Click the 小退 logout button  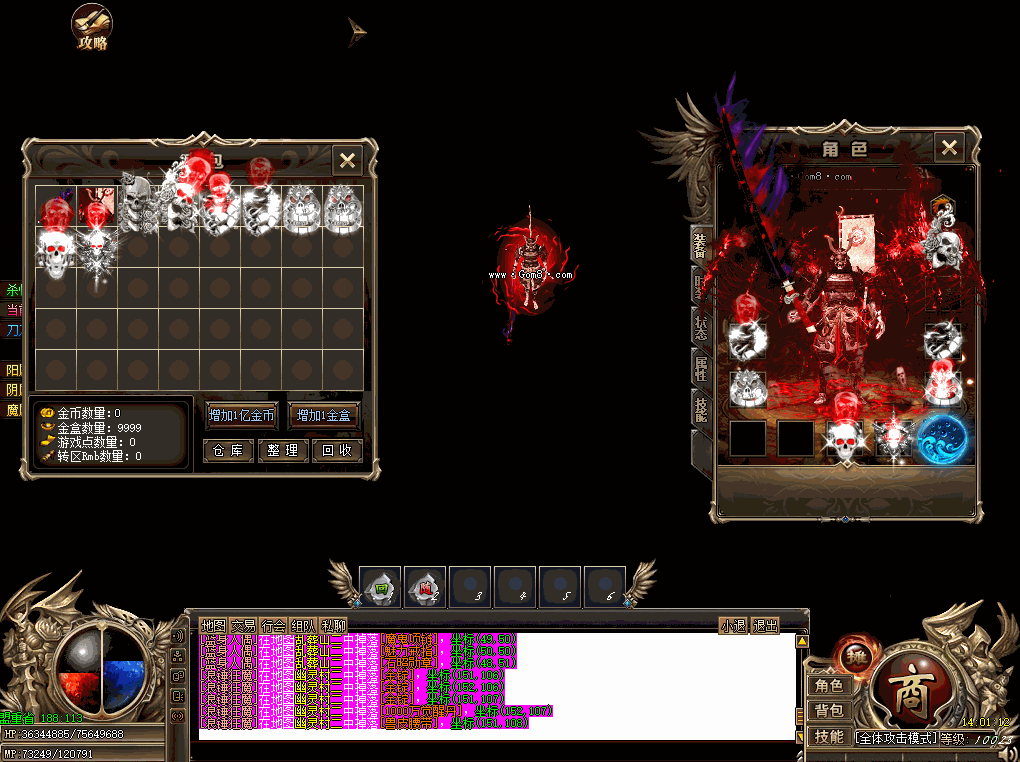[x=733, y=626]
